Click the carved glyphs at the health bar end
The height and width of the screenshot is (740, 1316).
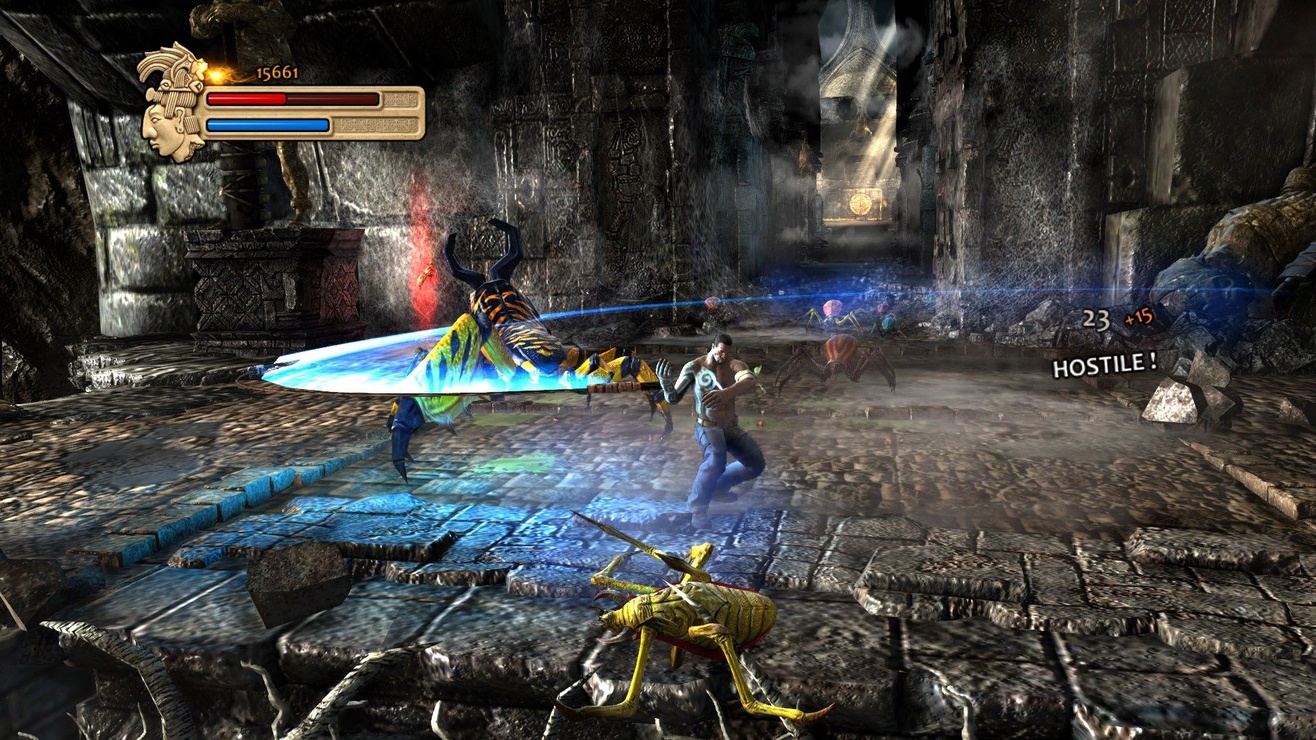point(400,100)
